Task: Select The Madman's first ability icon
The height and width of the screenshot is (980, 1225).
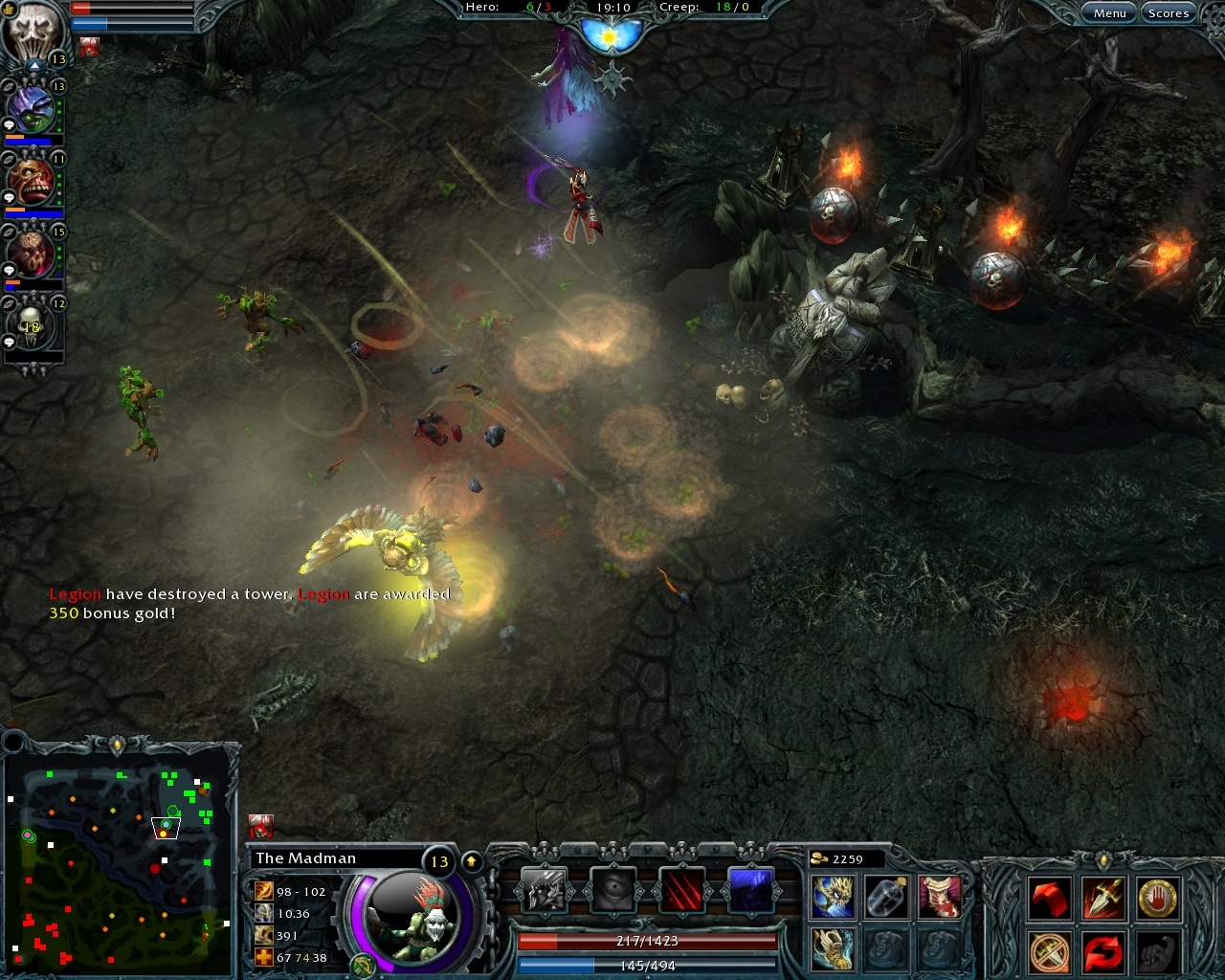Action: (x=545, y=890)
